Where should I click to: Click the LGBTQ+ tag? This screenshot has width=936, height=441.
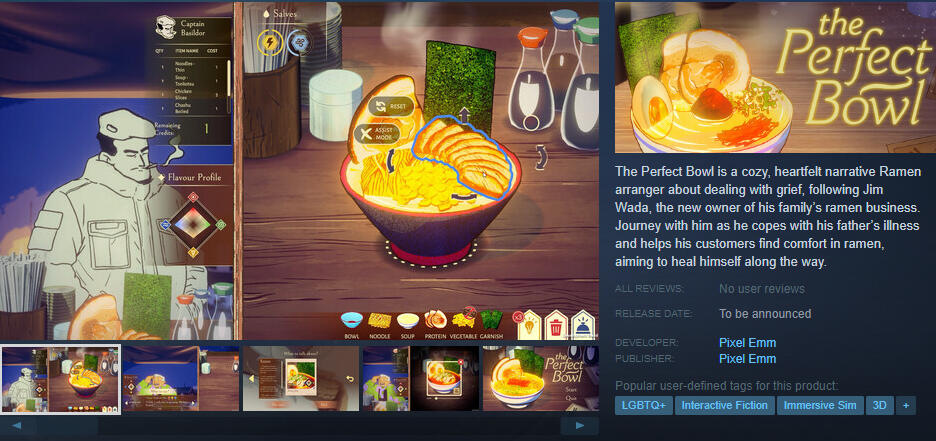pyautogui.click(x=643, y=405)
